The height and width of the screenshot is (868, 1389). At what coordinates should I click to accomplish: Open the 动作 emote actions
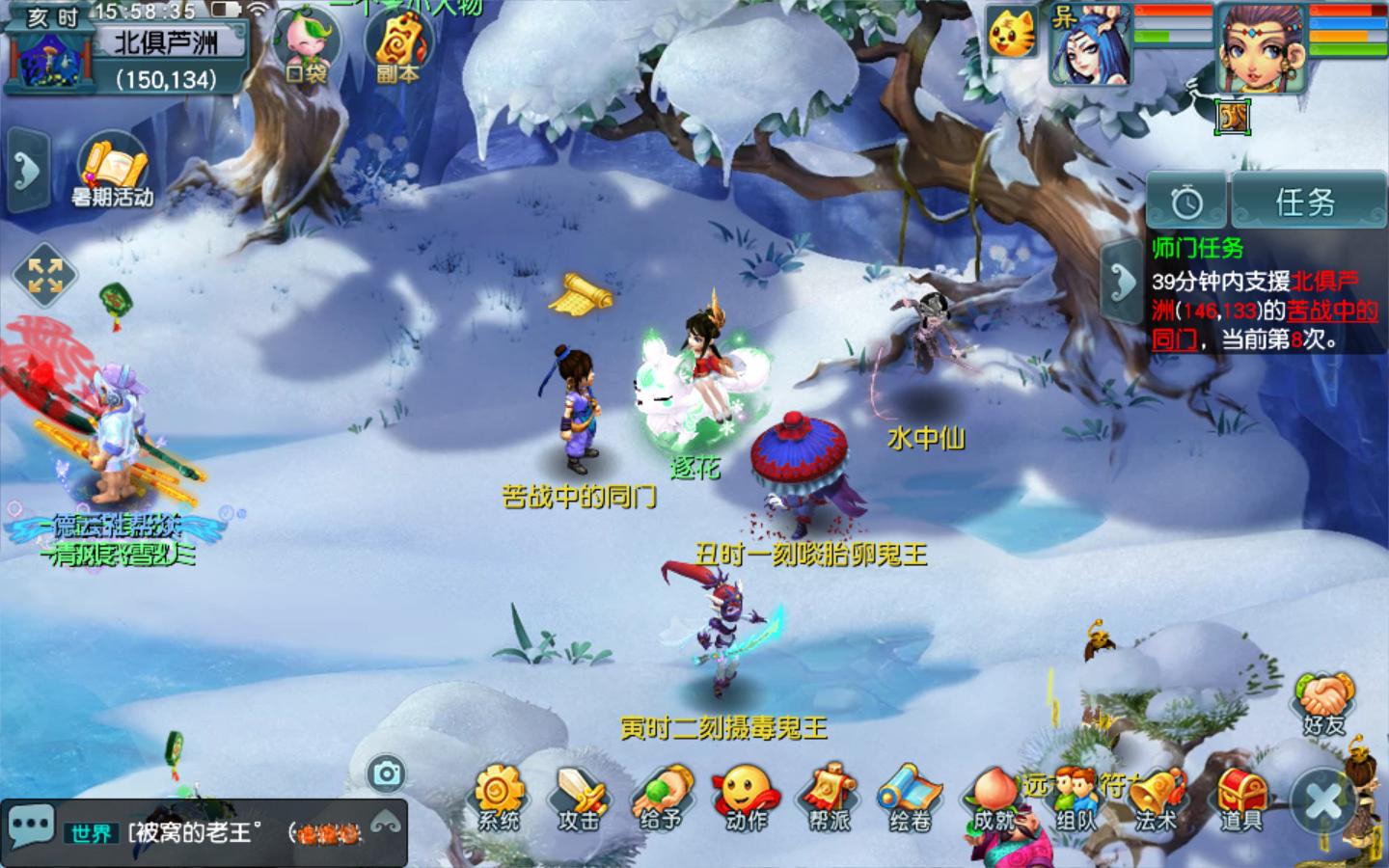(745, 797)
